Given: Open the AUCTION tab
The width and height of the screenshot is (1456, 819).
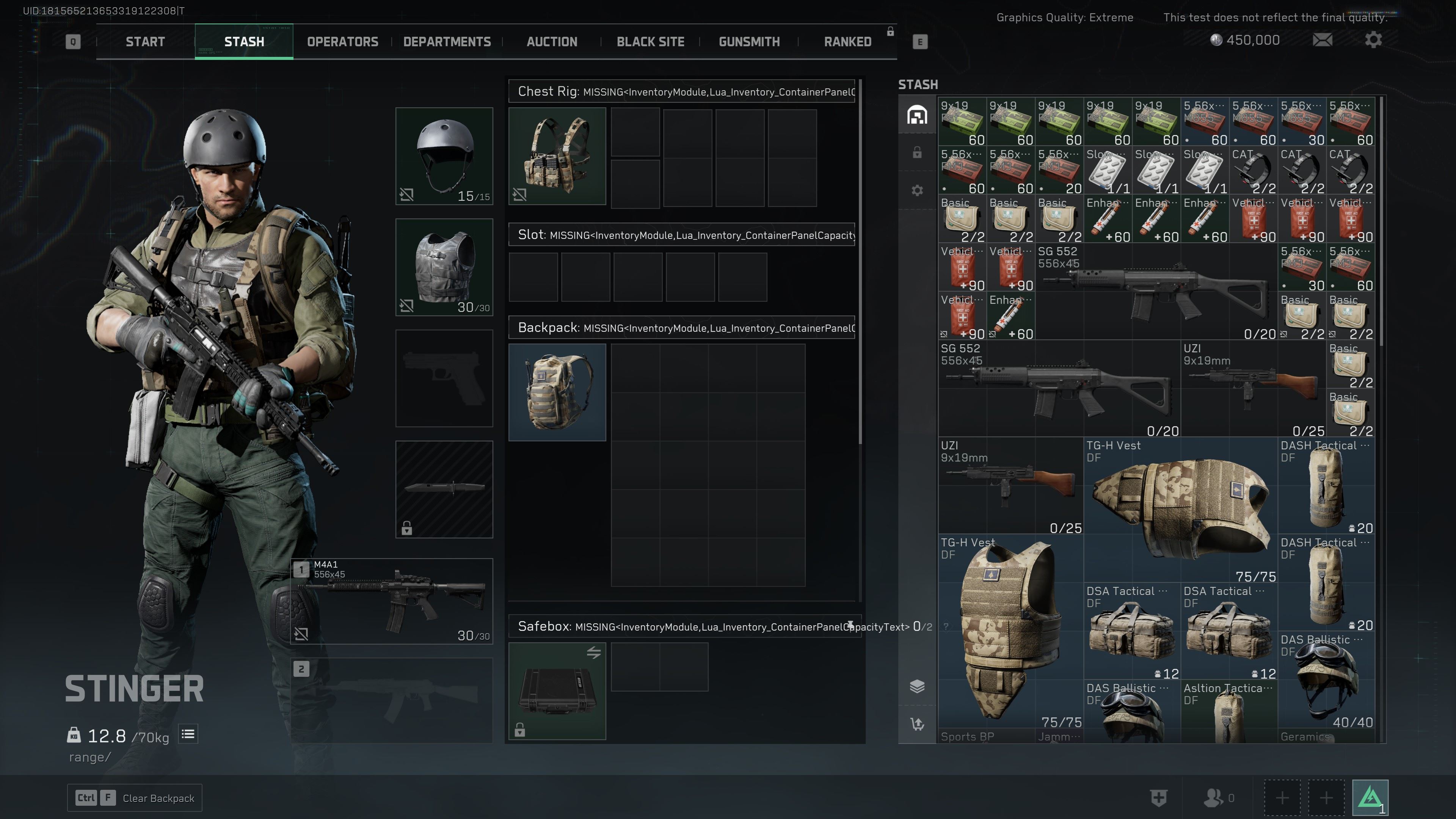Looking at the screenshot, I should pyautogui.click(x=552, y=42).
